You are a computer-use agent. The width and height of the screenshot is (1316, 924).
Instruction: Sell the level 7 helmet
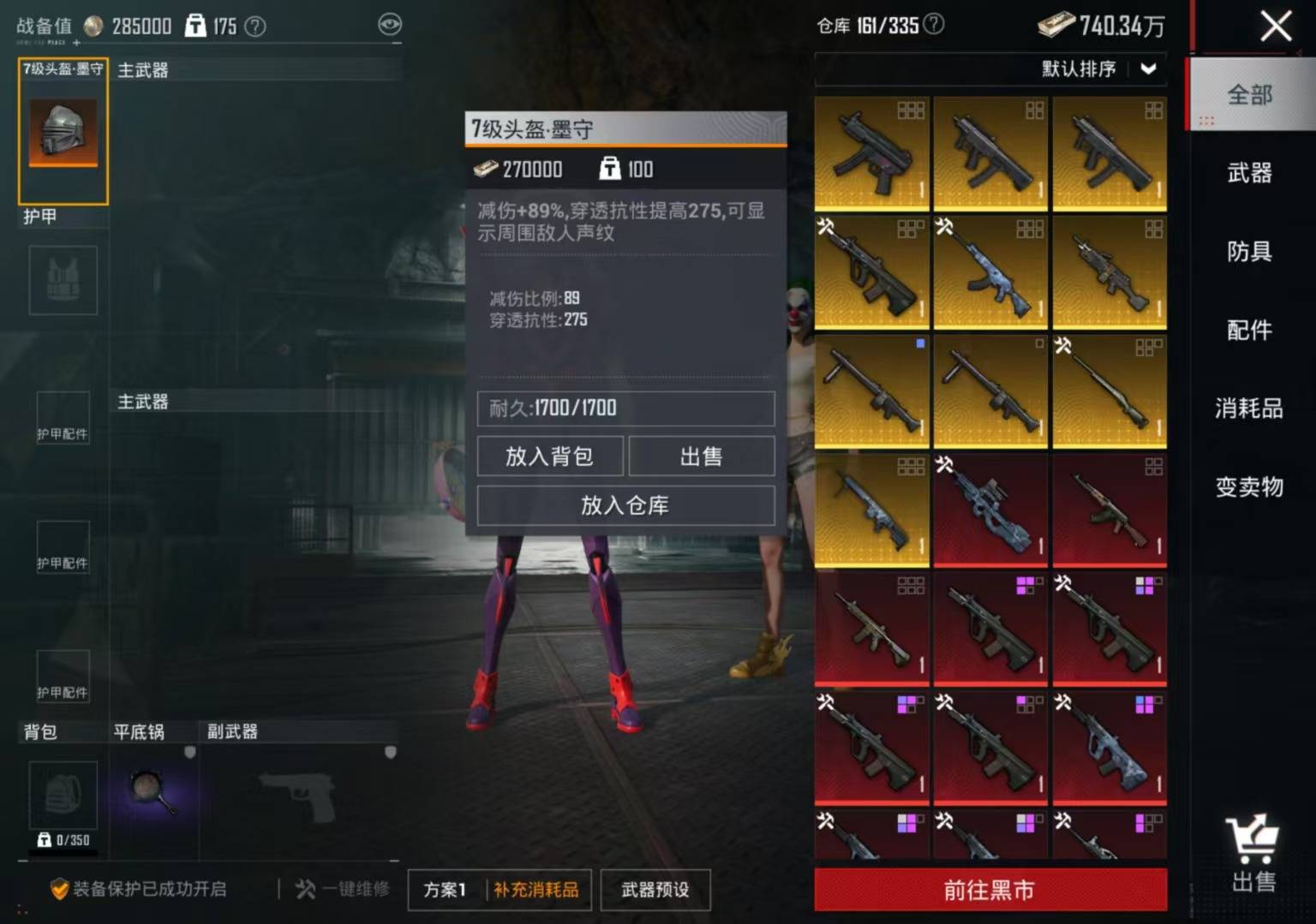click(701, 456)
